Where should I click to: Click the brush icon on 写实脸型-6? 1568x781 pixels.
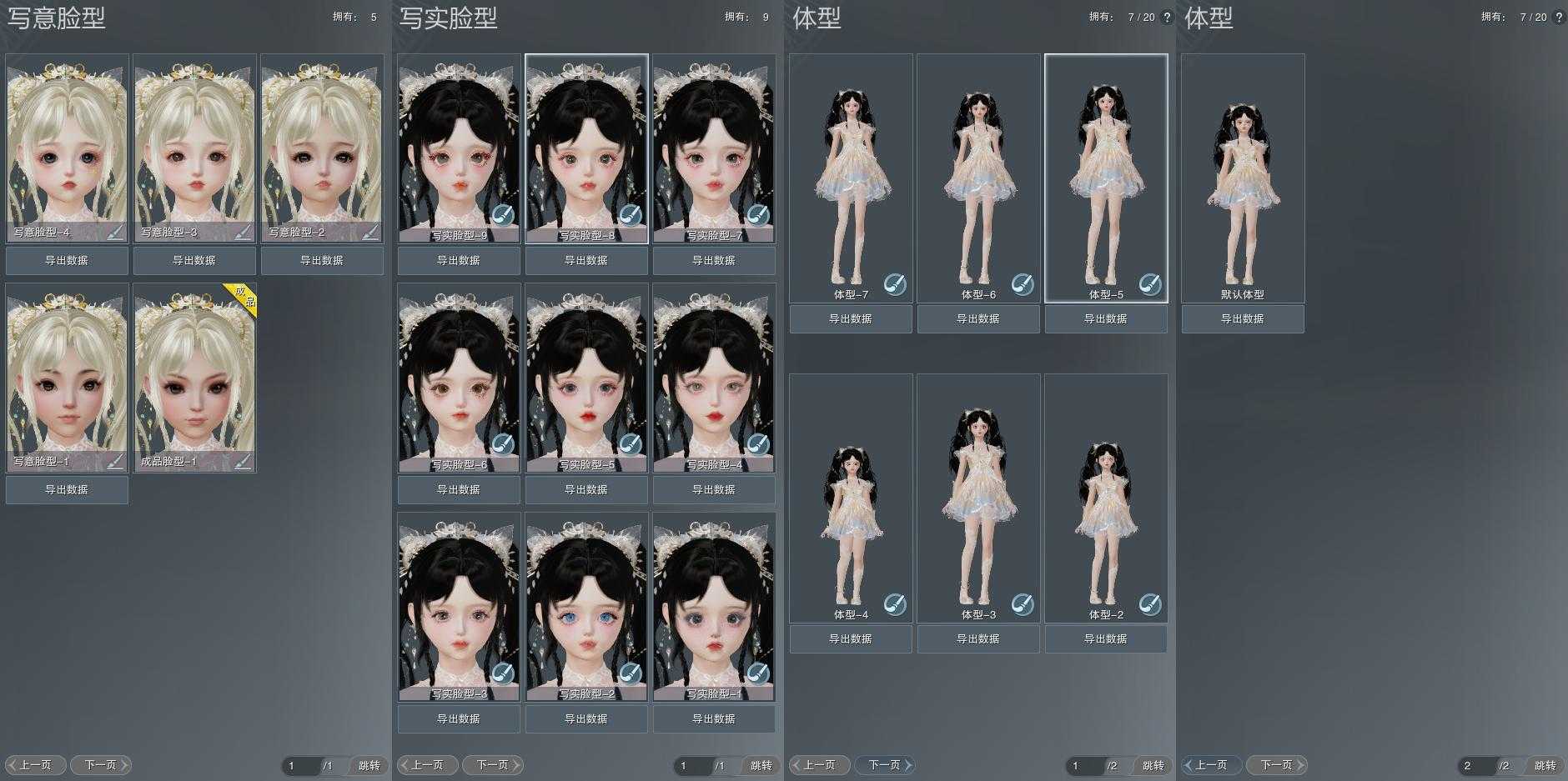tap(503, 444)
